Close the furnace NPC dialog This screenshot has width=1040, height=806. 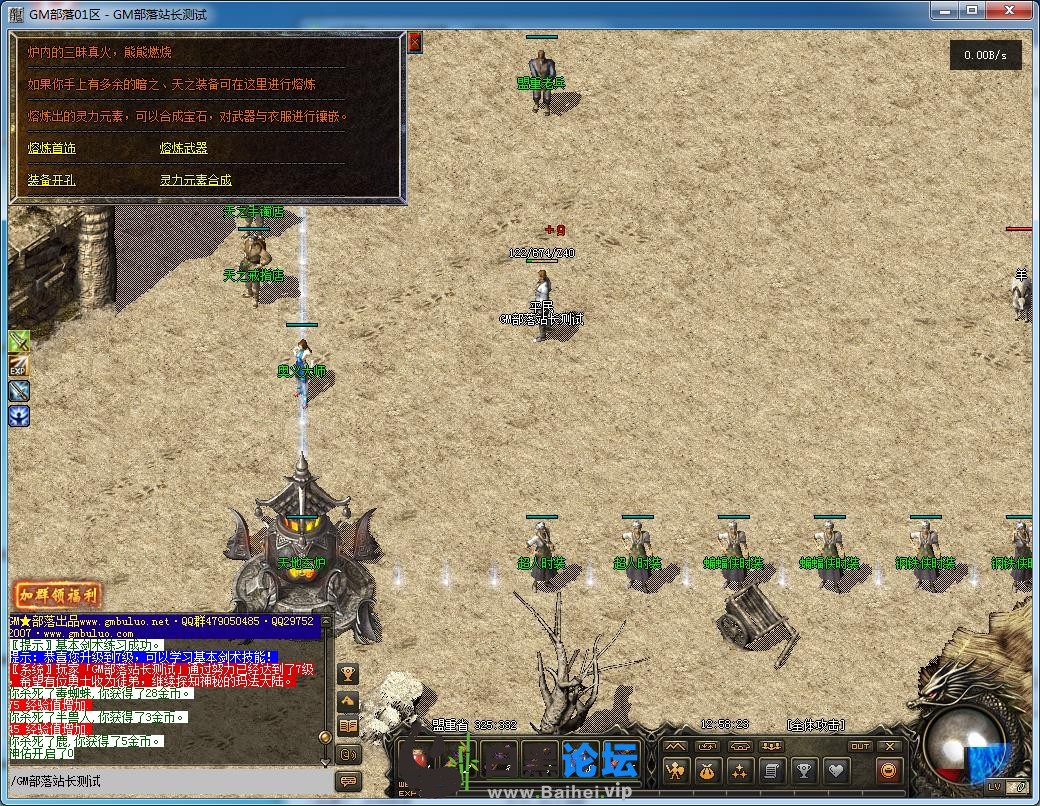click(415, 42)
